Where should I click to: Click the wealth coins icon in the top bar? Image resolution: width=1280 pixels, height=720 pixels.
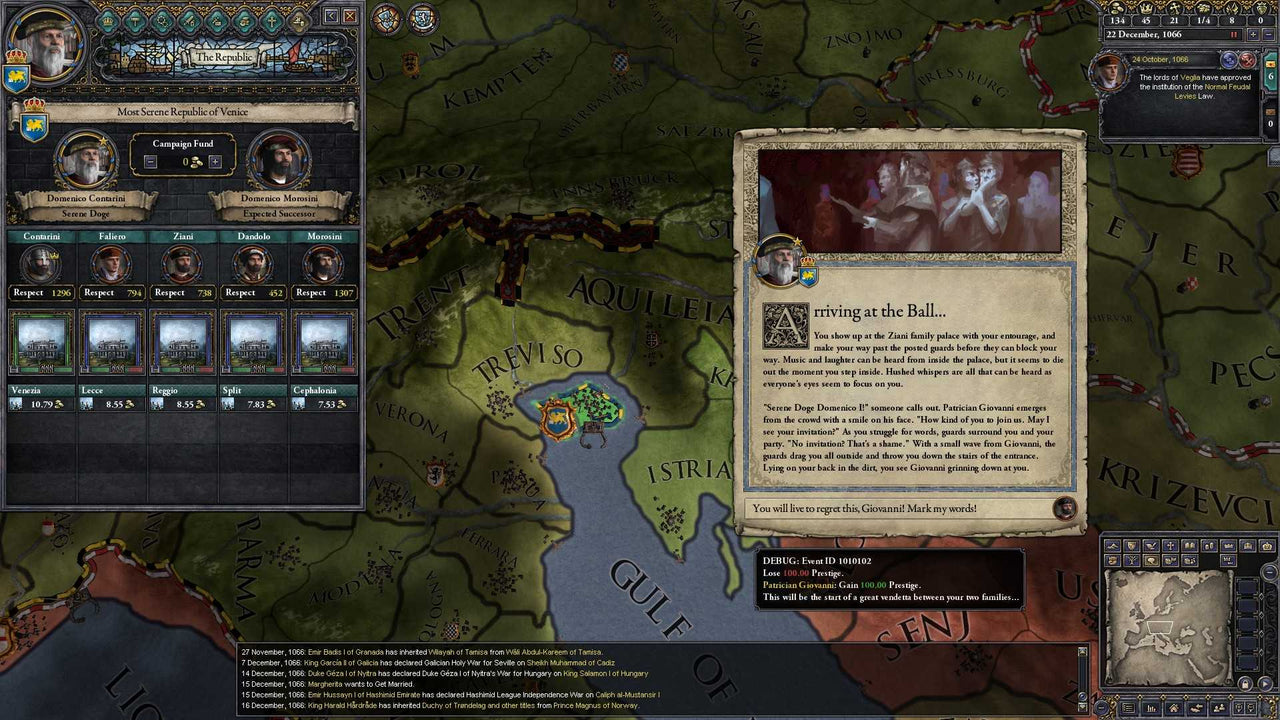[x=1118, y=8]
